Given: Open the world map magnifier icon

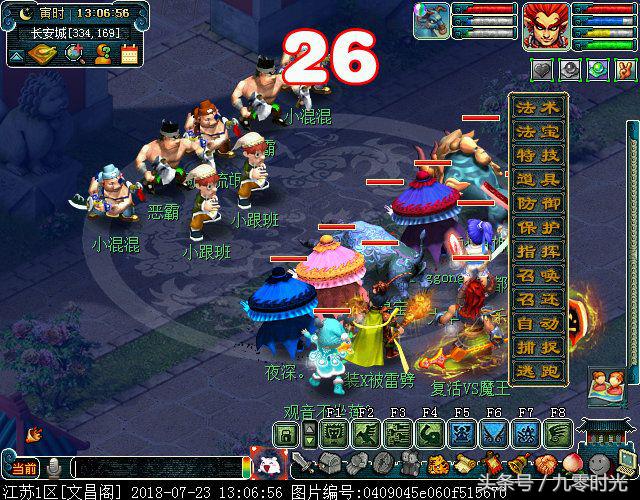Looking at the screenshot, I should click(x=73, y=54).
